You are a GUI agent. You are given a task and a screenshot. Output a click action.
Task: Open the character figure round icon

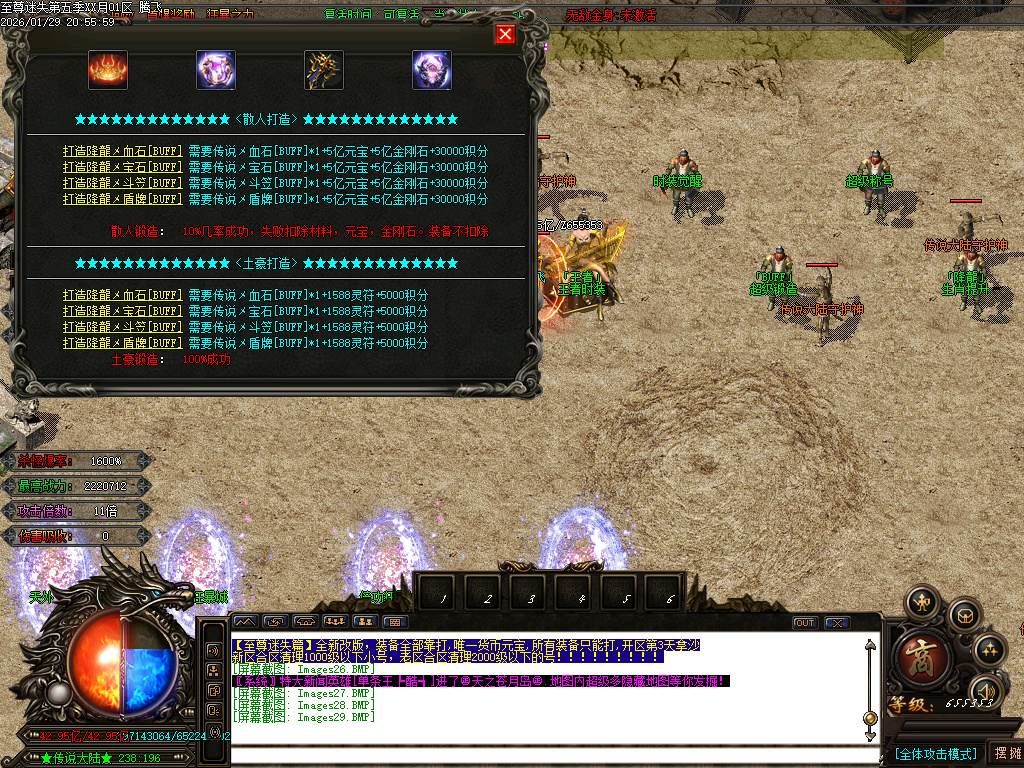pyautogui.click(x=921, y=602)
